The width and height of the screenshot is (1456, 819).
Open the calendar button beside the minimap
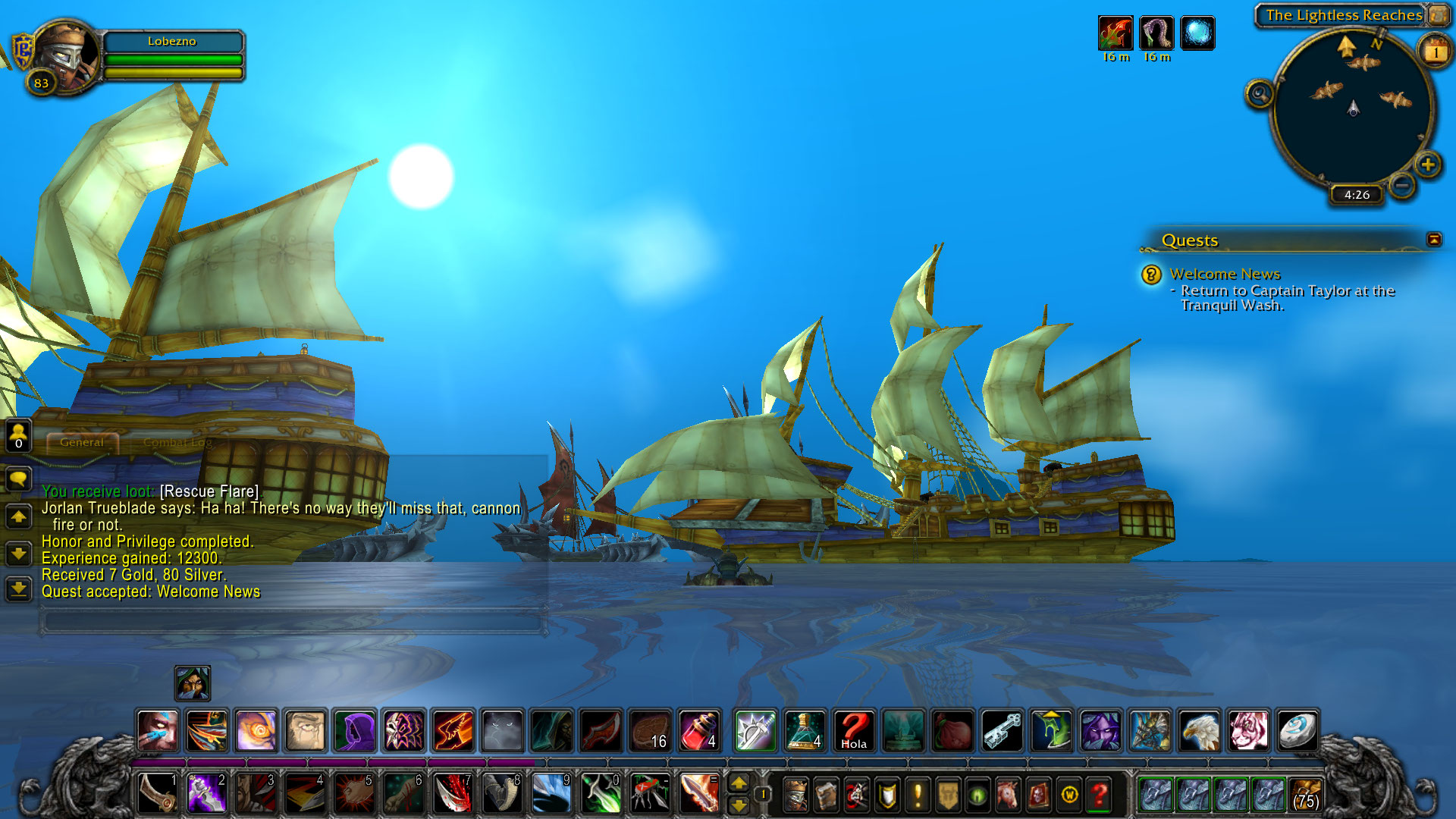click(x=1435, y=52)
